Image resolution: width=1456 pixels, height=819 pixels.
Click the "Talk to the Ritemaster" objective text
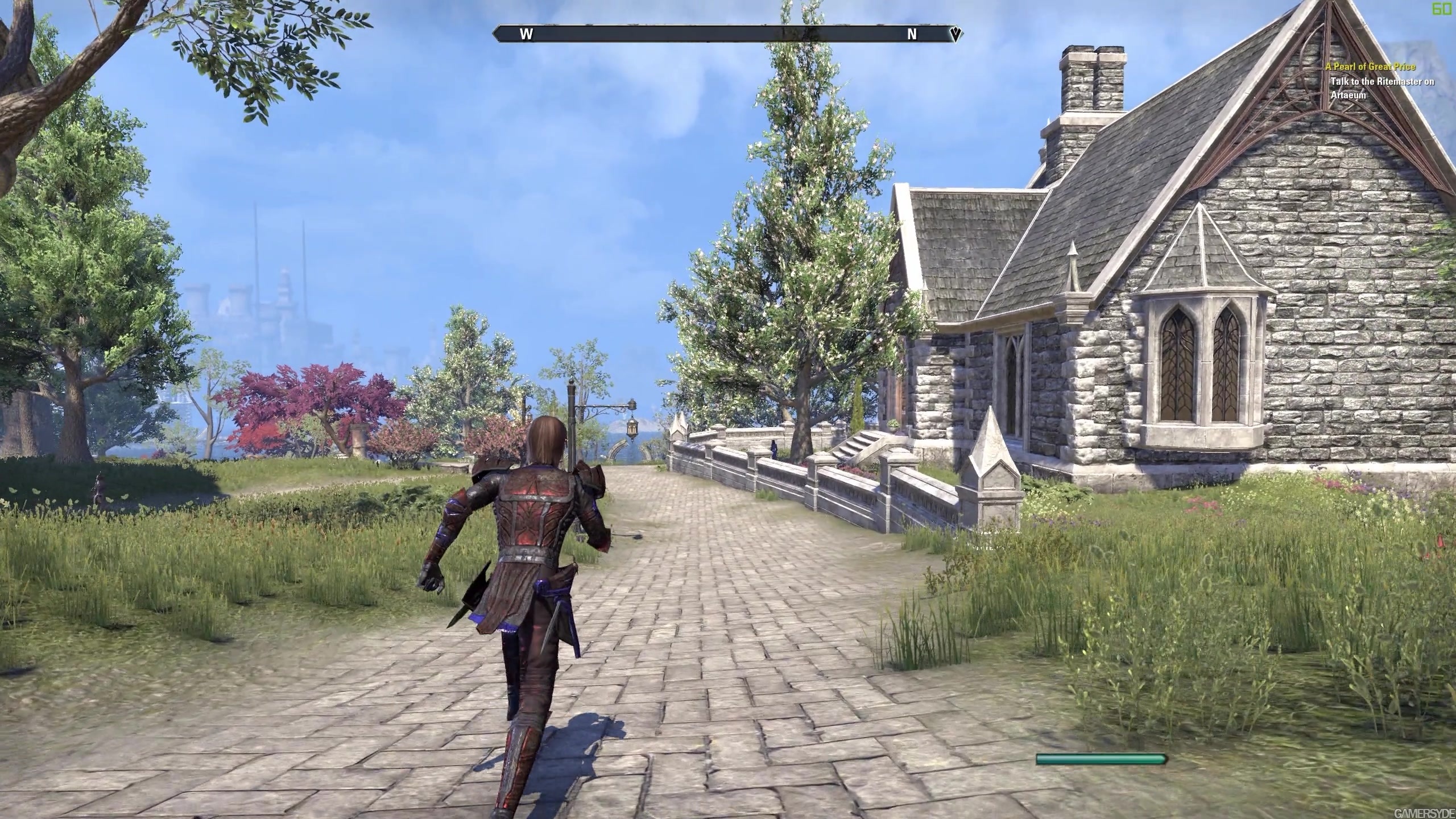(1381, 88)
